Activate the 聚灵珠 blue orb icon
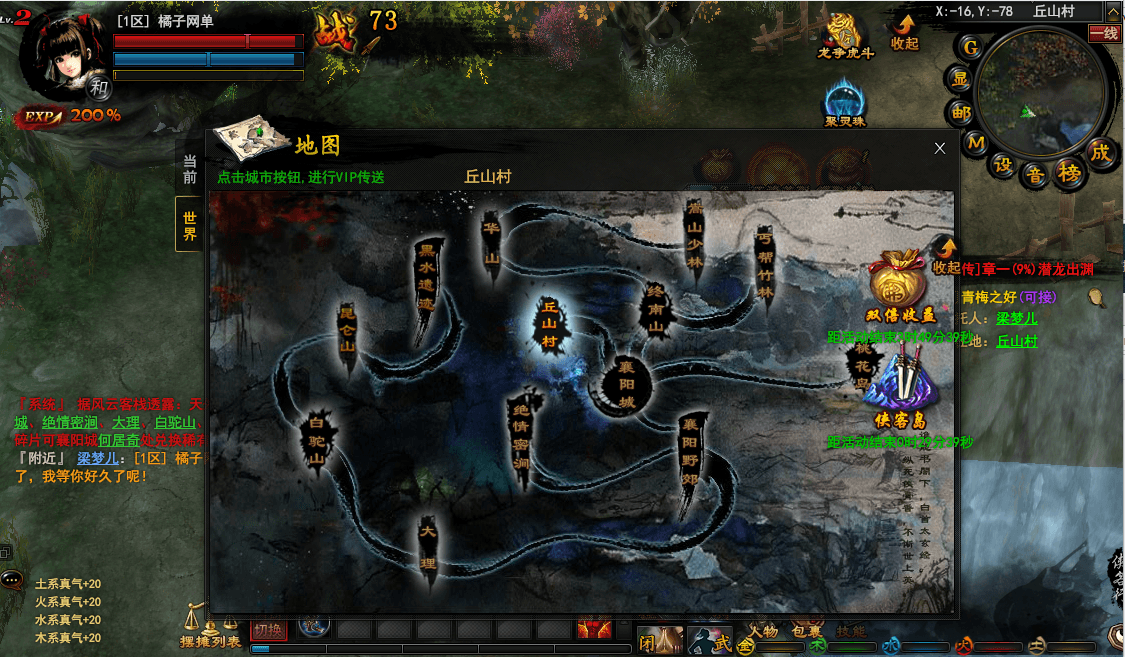This screenshot has height=657, width=1125. 845,103
